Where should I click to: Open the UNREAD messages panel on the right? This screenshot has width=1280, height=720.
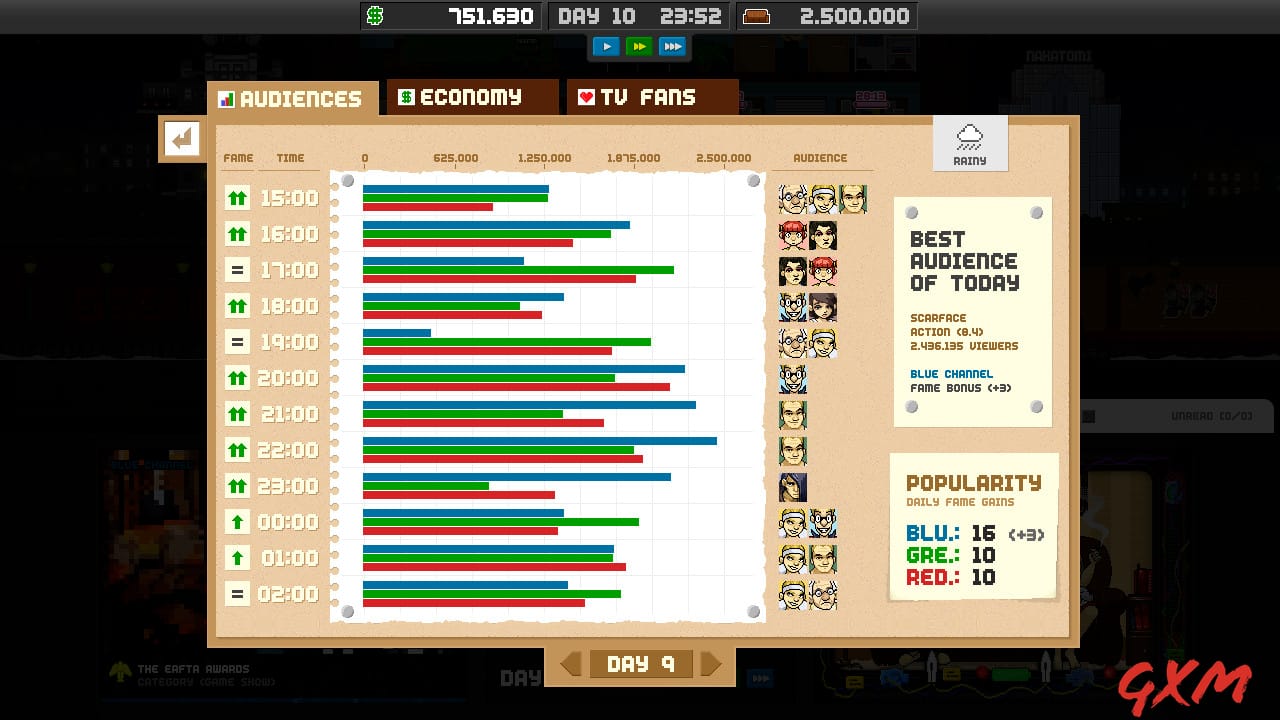click(x=1177, y=416)
